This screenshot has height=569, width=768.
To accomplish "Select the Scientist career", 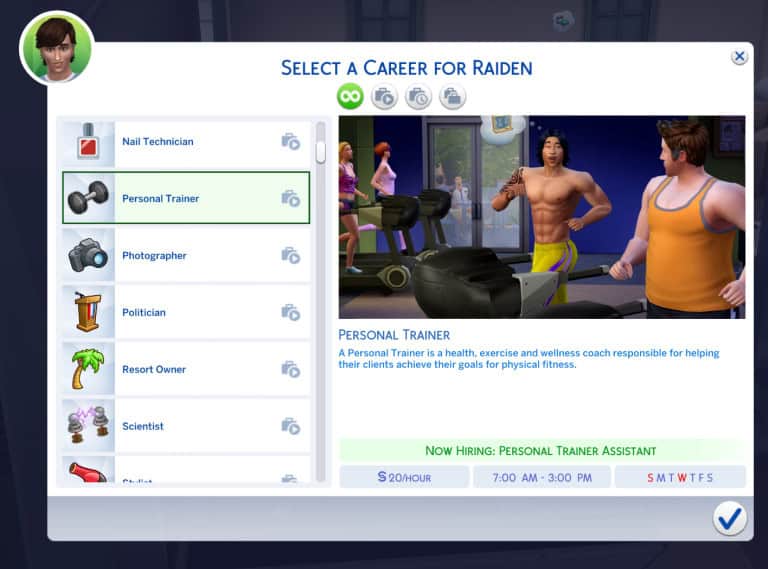I will (x=186, y=427).
